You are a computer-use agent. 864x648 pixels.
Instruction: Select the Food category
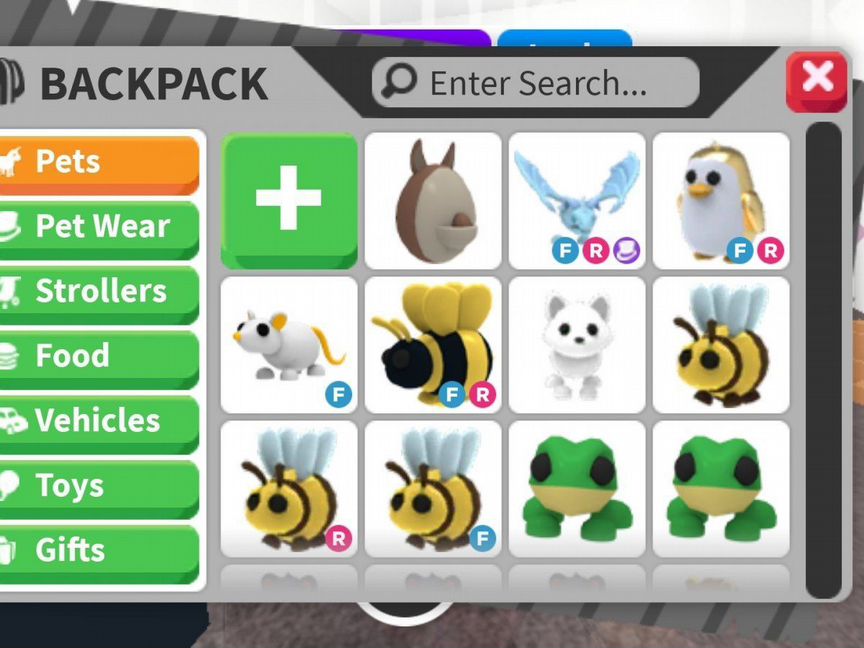pos(100,357)
